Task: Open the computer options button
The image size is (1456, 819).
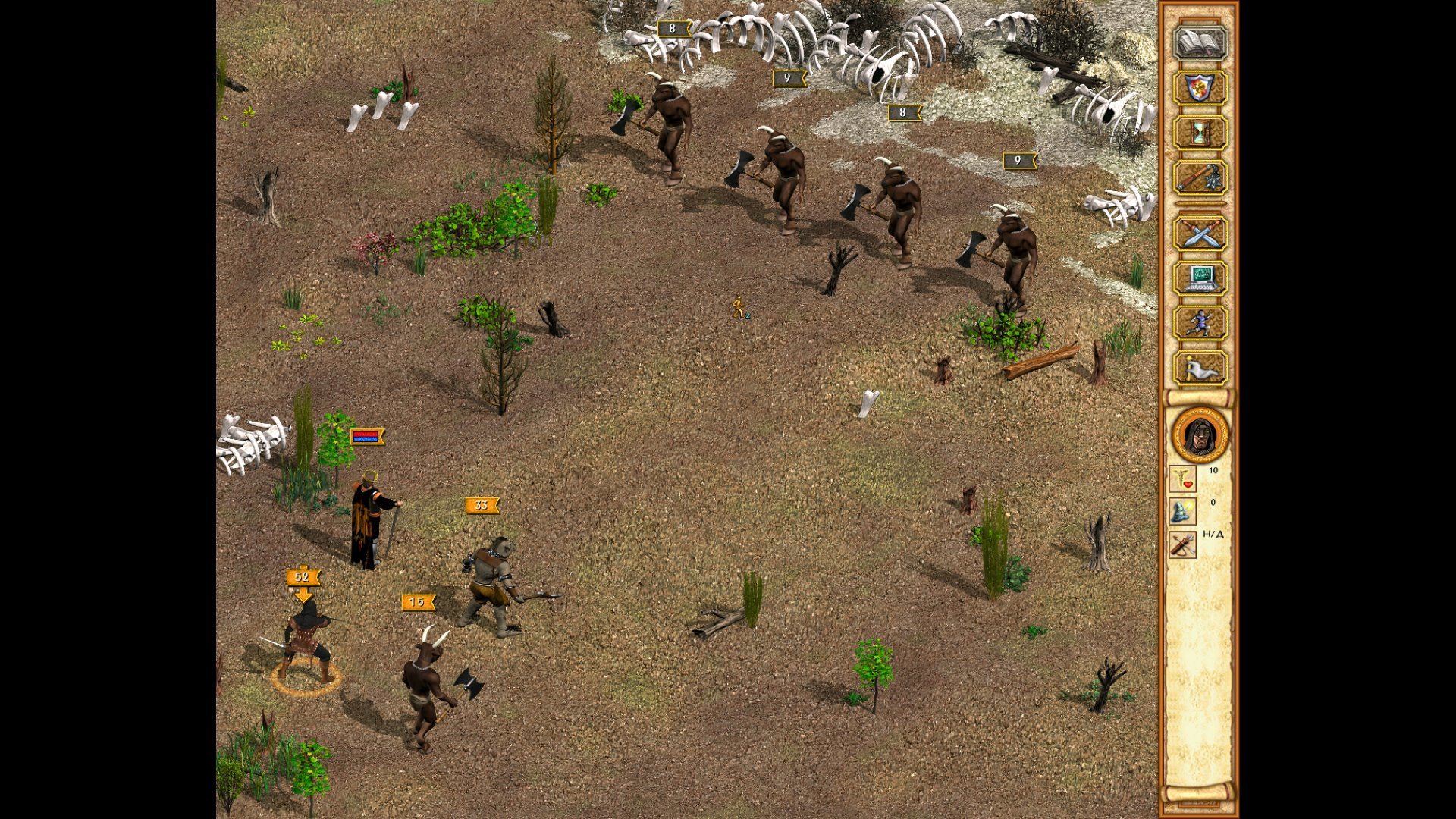Action: pyautogui.click(x=1200, y=278)
